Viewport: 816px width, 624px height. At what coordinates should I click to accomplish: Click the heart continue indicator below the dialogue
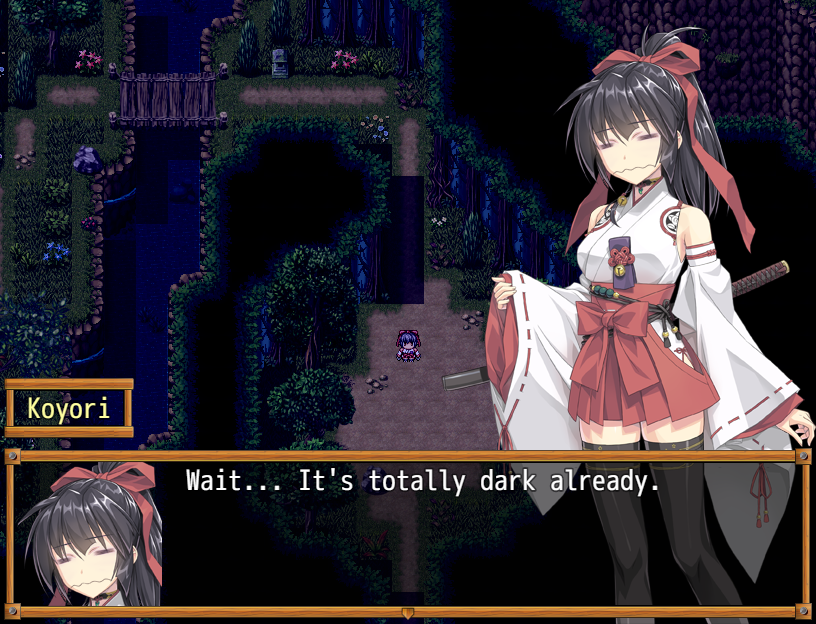(x=407, y=611)
